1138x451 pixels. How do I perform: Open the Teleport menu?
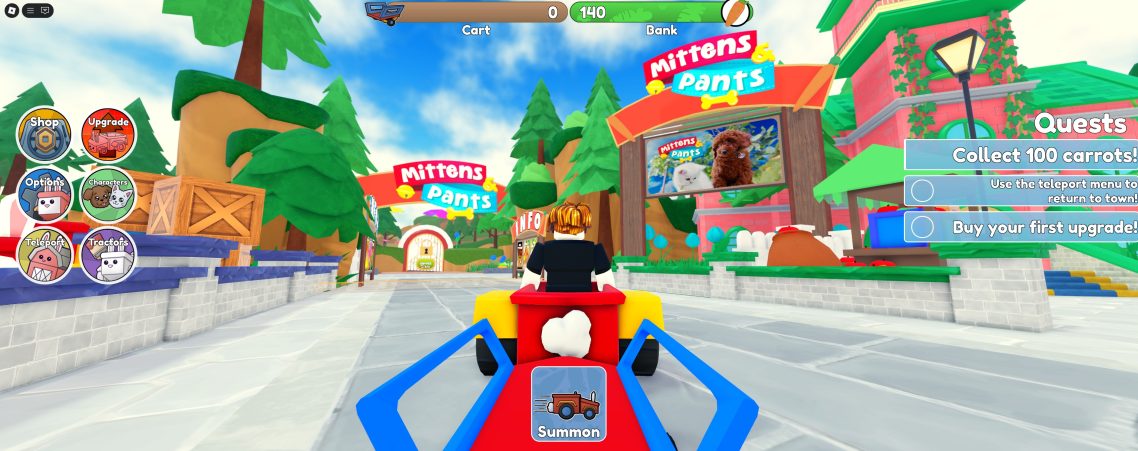[x=45, y=254]
